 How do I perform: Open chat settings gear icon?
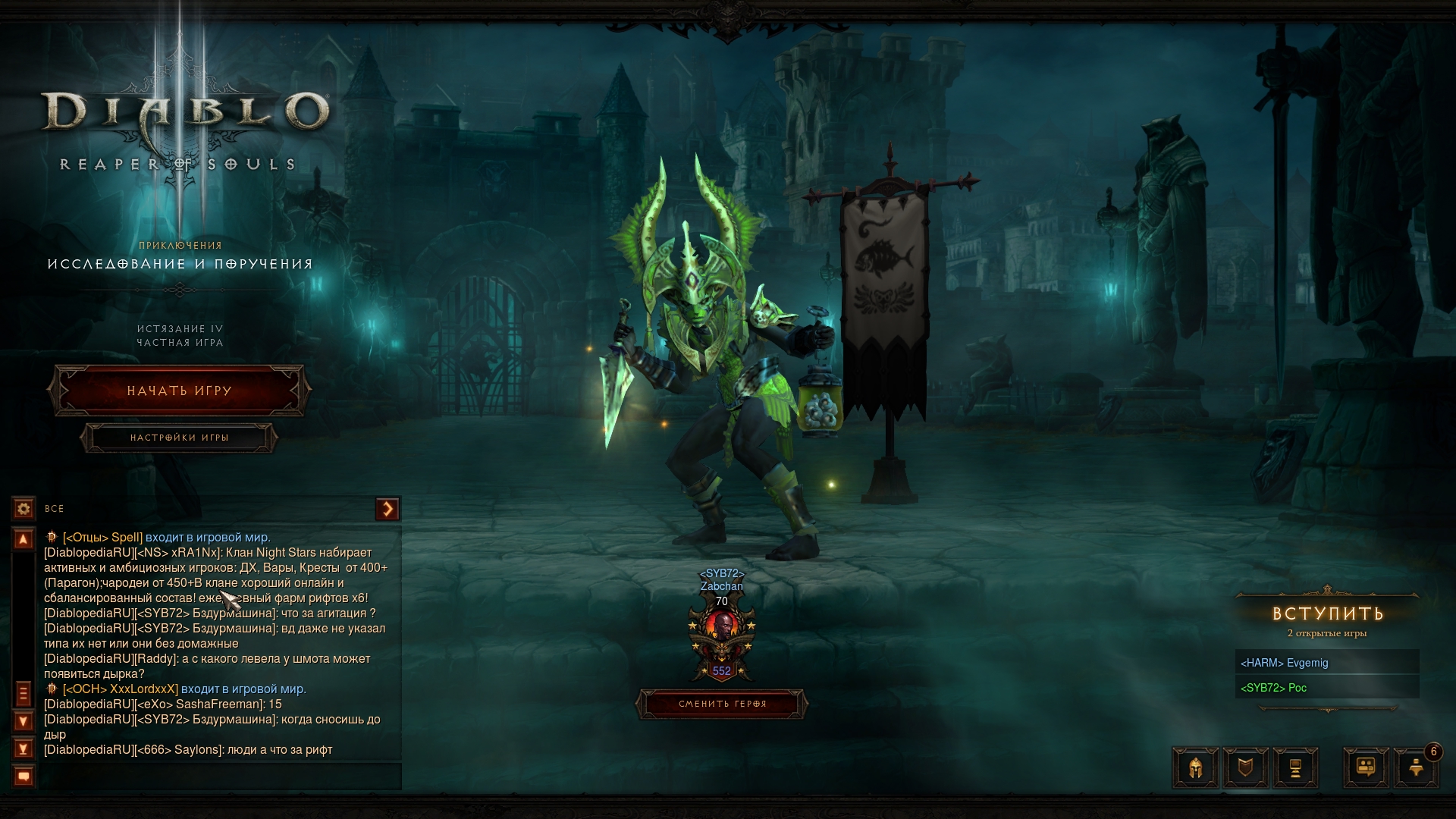click(x=24, y=508)
